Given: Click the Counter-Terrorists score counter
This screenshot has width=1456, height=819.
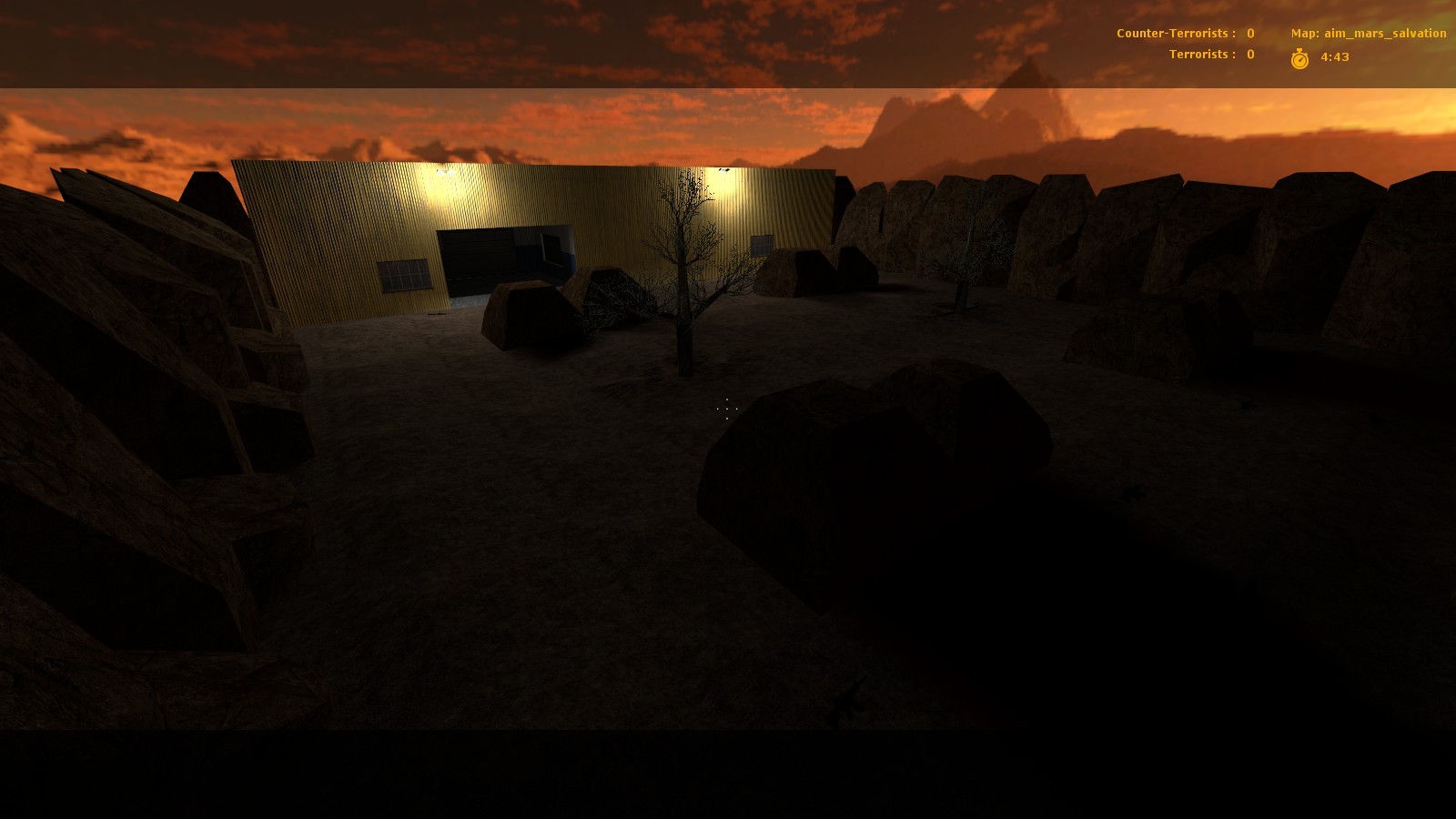Looking at the screenshot, I should click(1250, 33).
